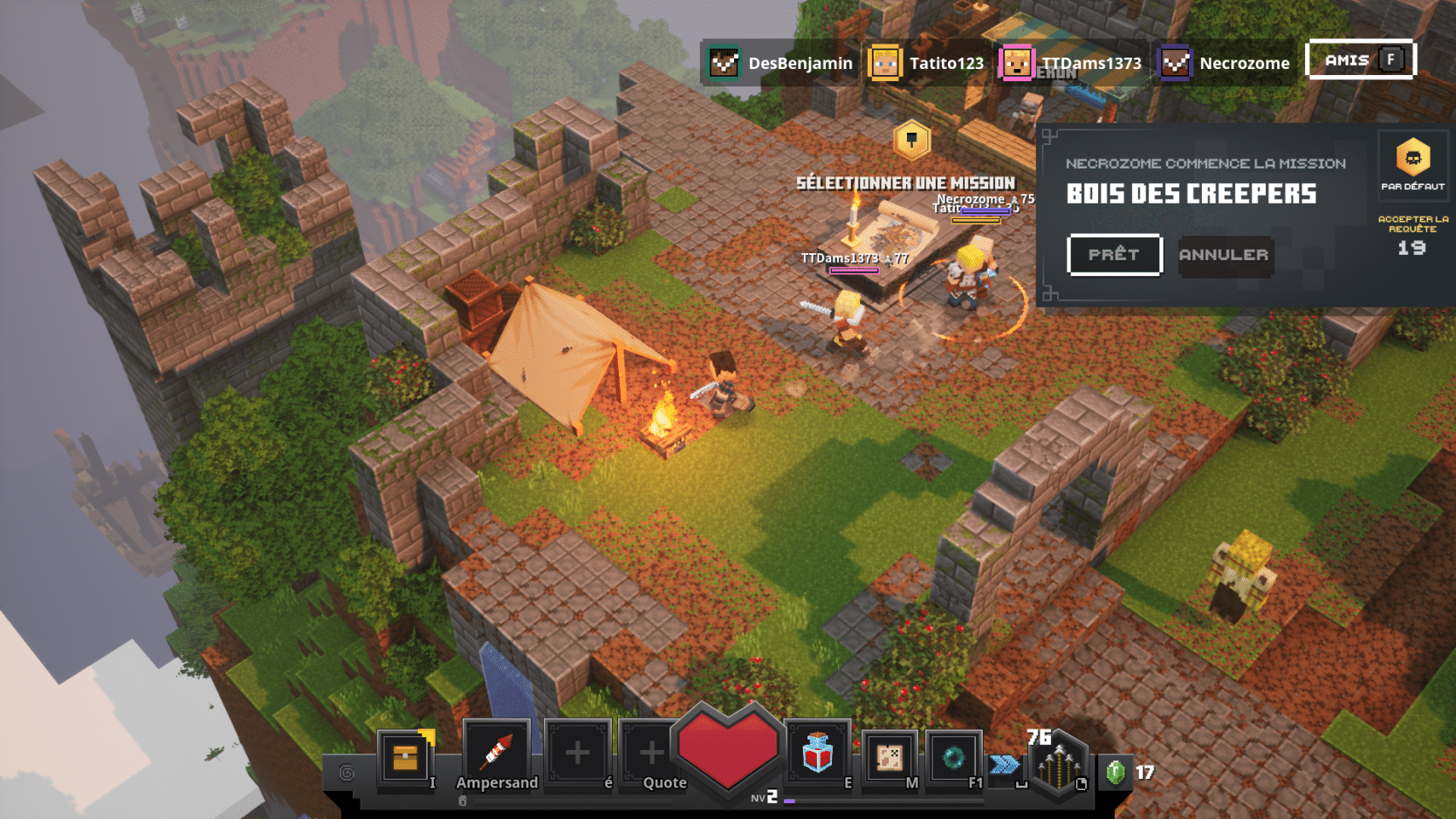Open the map icon in hotbar
This screenshot has width=1456, height=819.
[889, 757]
